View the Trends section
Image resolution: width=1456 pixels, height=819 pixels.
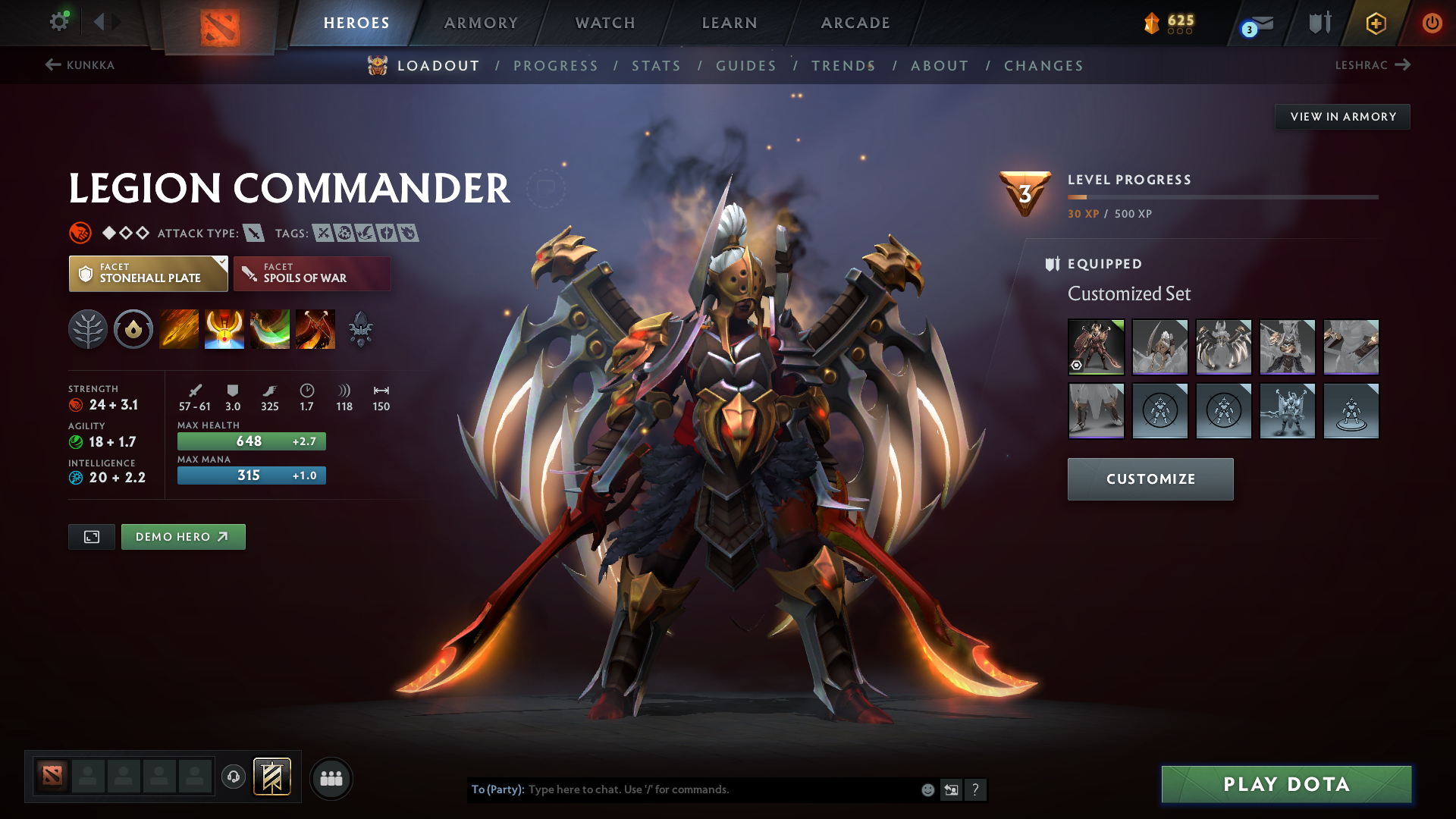(x=843, y=66)
